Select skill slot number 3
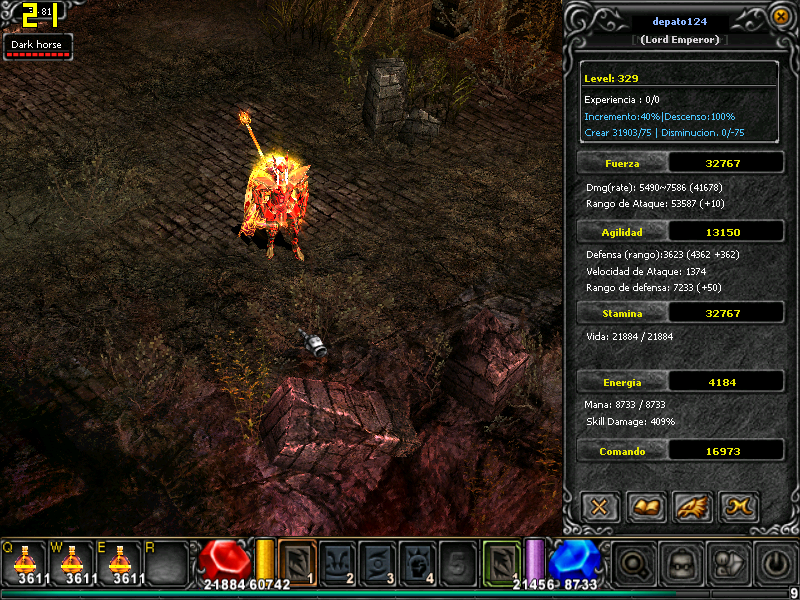800x600 pixels. click(x=377, y=562)
